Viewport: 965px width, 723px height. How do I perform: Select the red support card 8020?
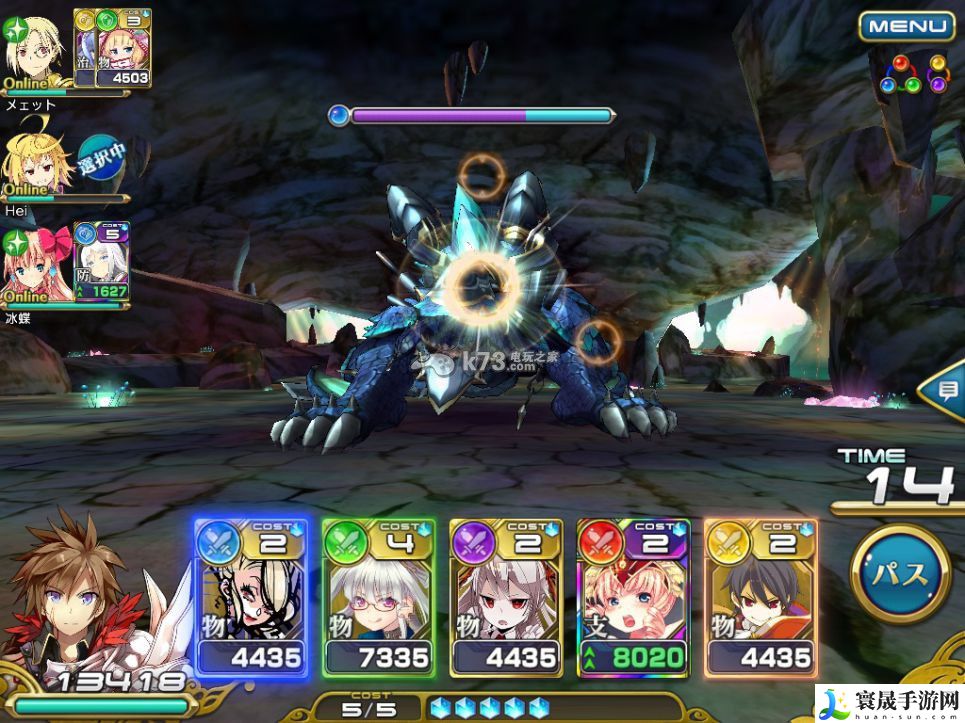pyautogui.click(x=633, y=598)
